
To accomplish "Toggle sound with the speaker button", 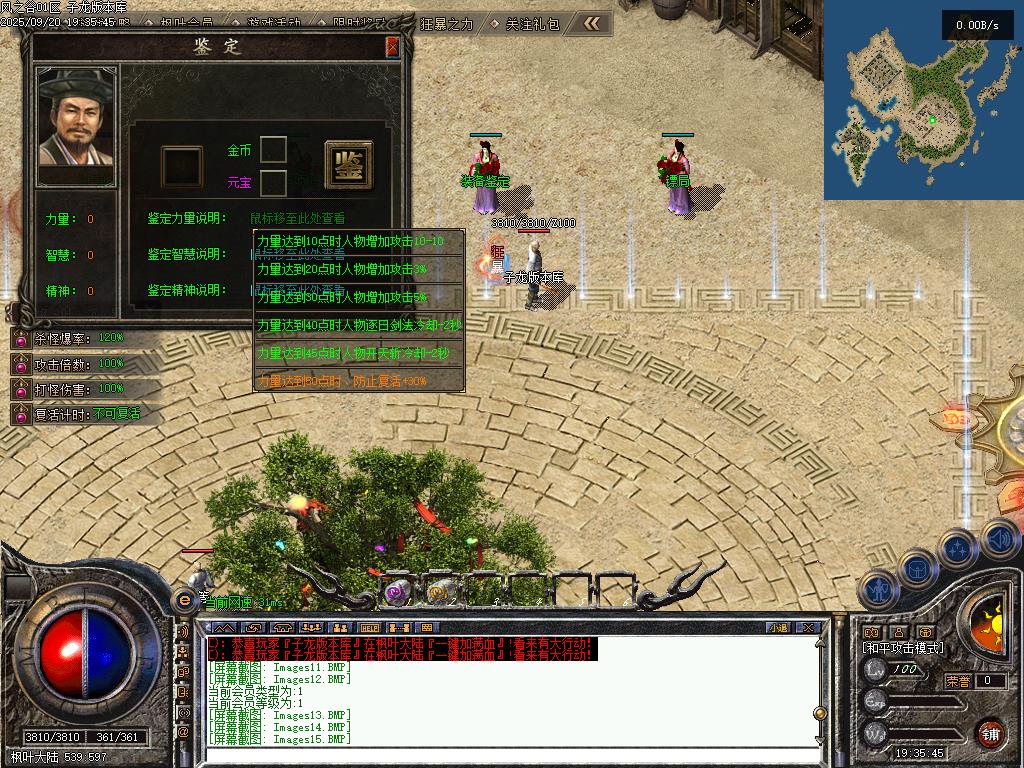I will tap(999, 539).
